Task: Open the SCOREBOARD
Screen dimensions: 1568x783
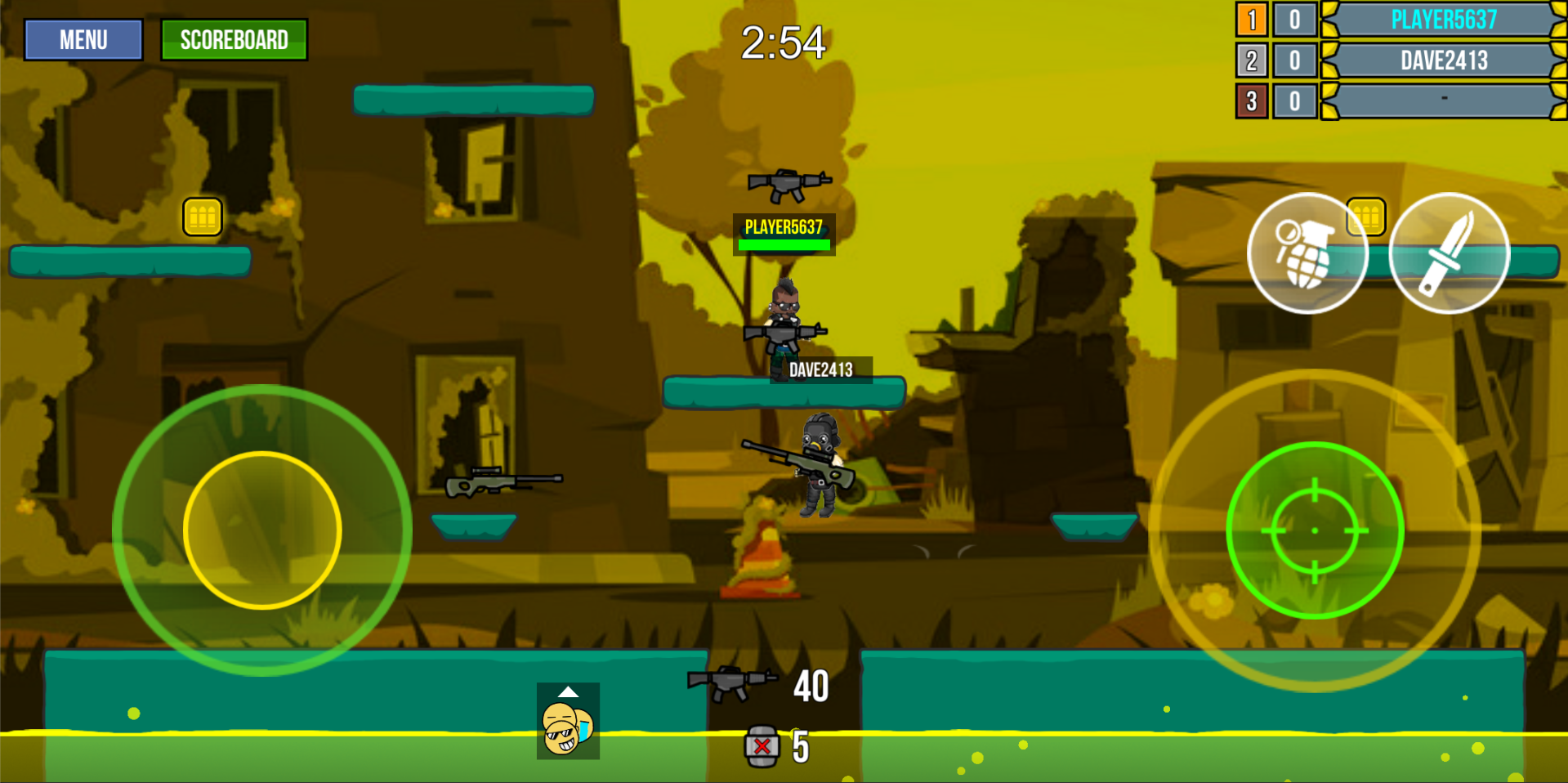Action: [235, 38]
